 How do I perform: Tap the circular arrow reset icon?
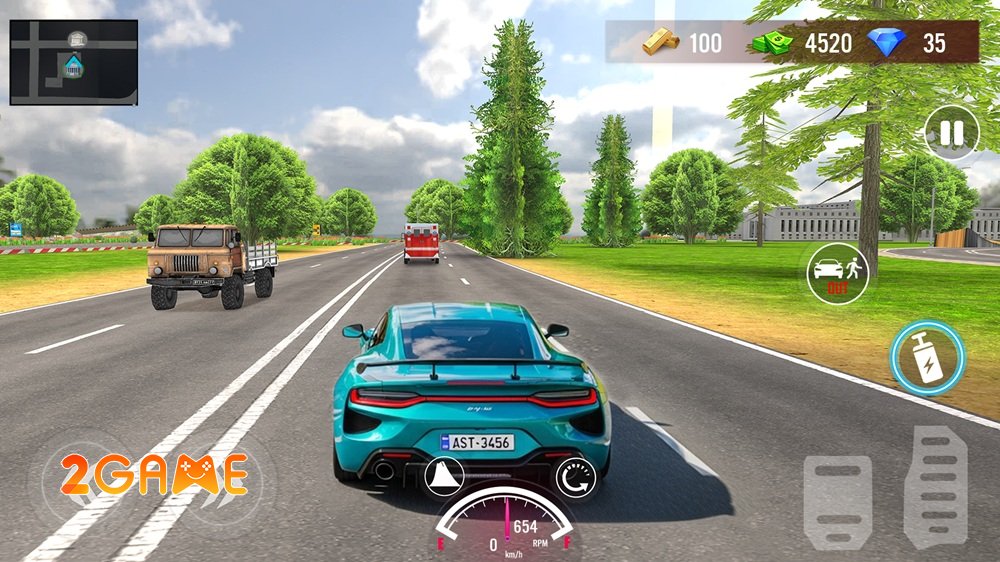pyautogui.click(x=575, y=477)
